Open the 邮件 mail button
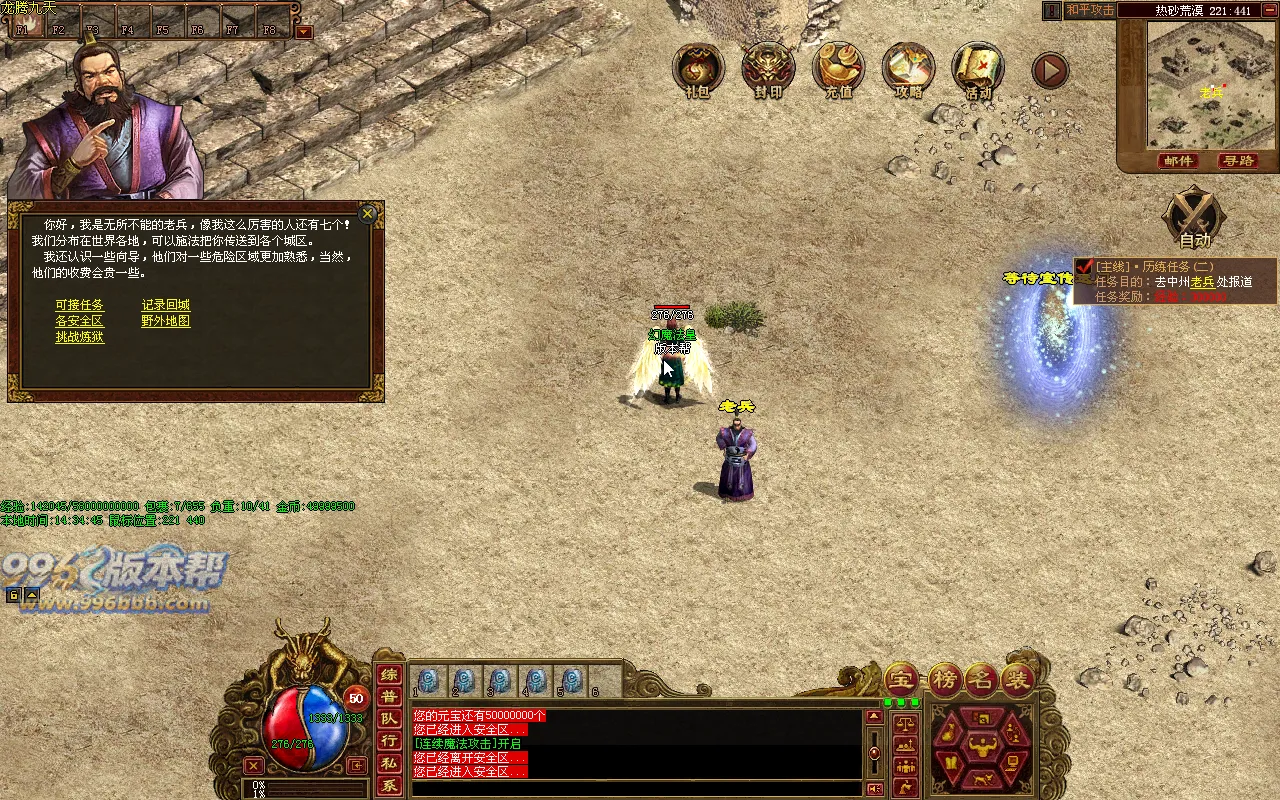This screenshot has width=1280, height=800. click(1179, 161)
